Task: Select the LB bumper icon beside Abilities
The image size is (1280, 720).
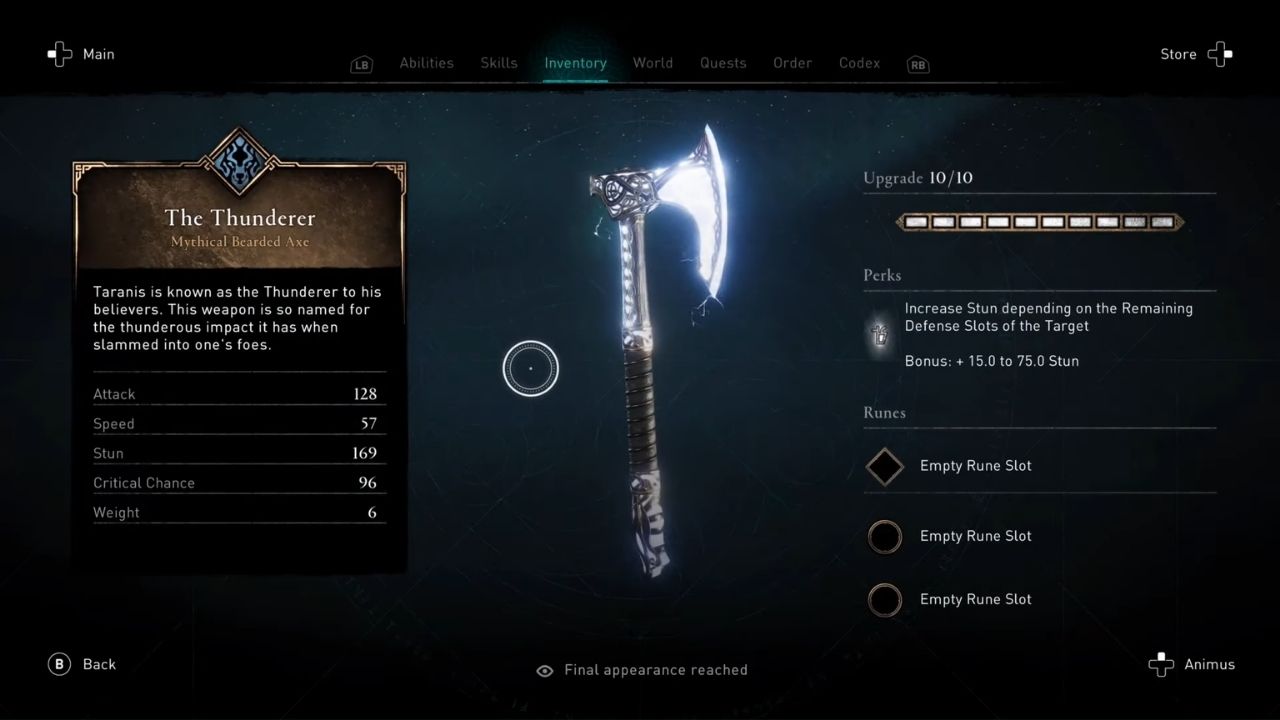Action: [x=361, y=63]
